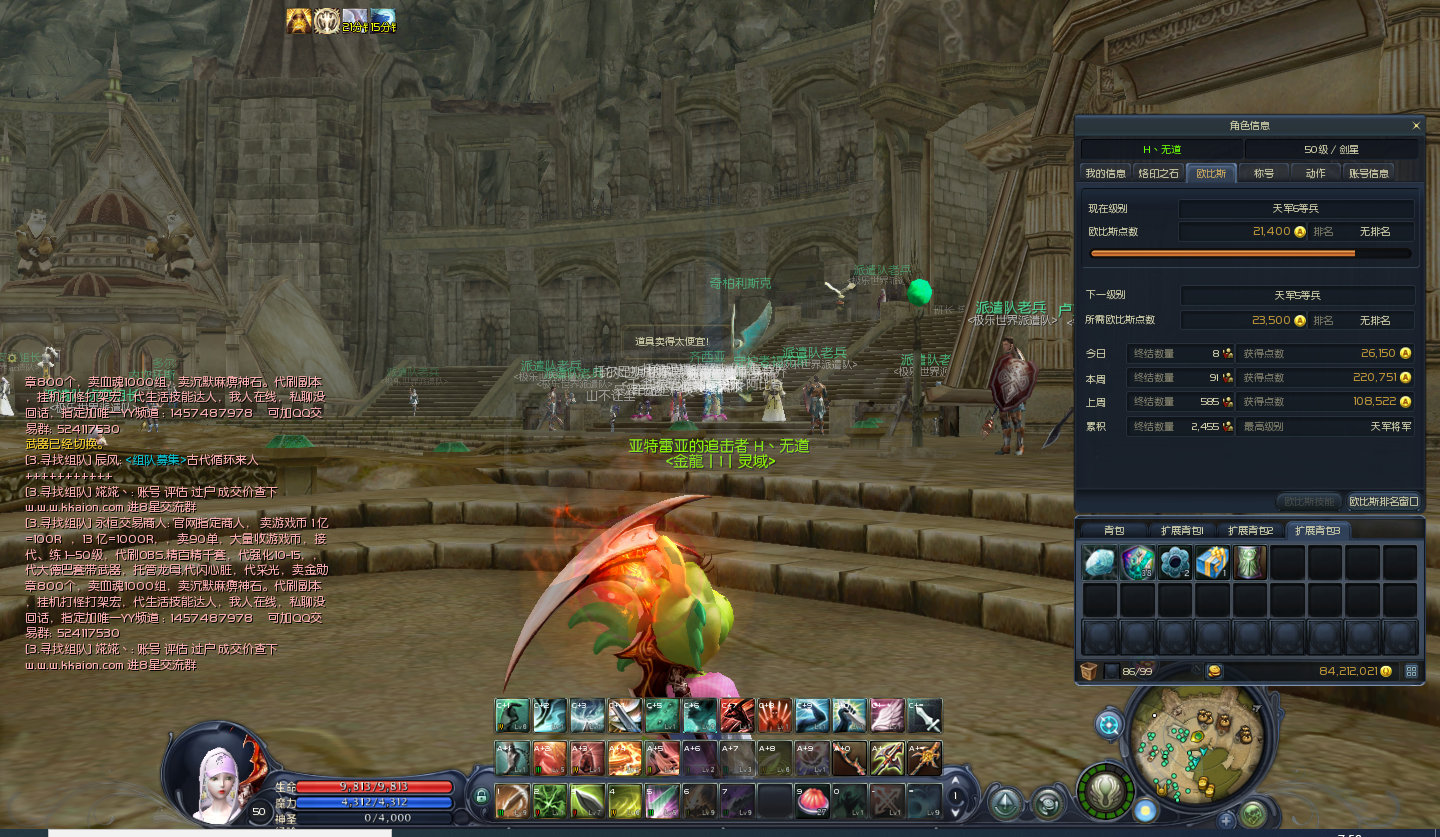
Task: Open the 烙印之石 tab
Action: coord(1158,173)
